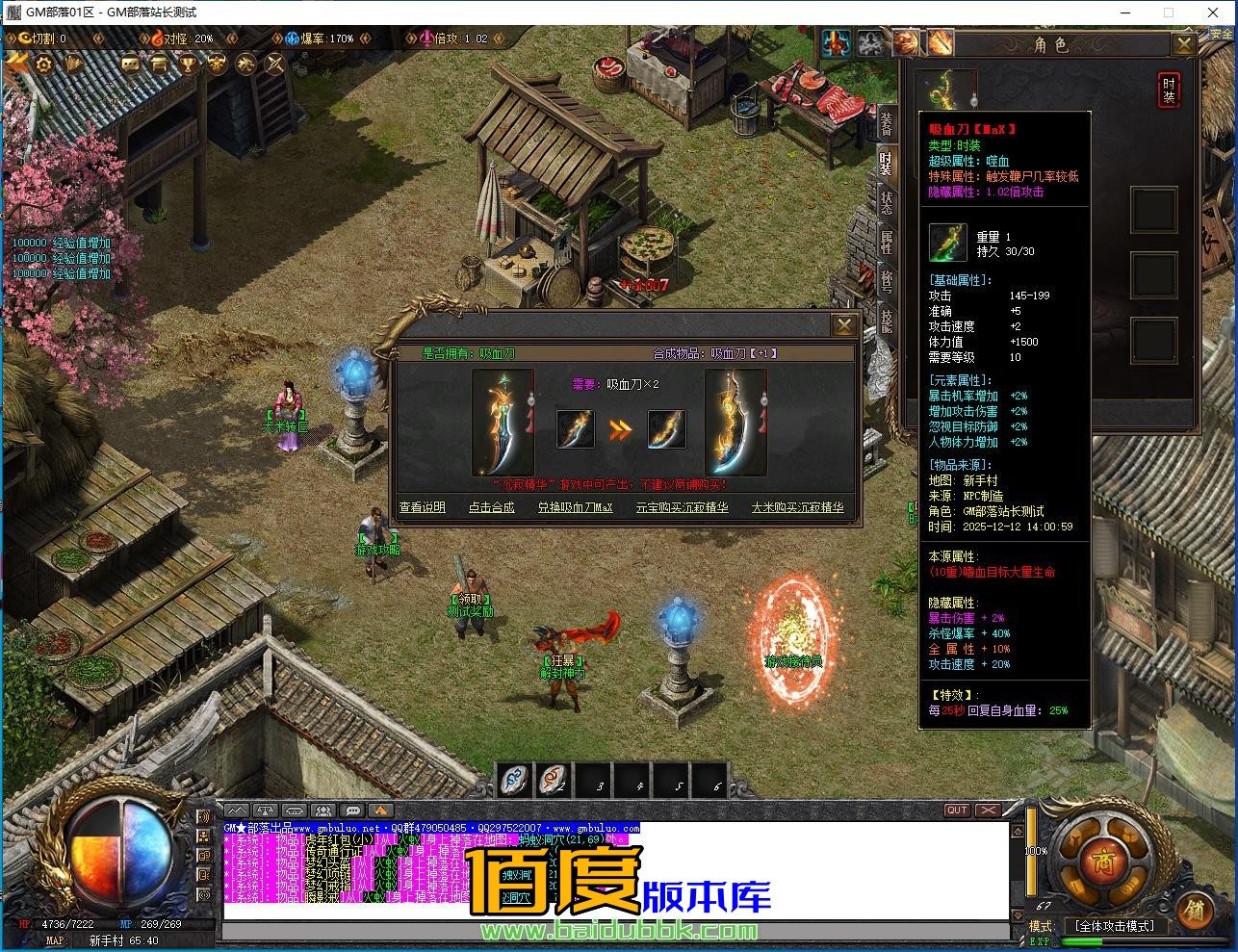Close the blood sword synthesis dialog
This screenshot has width=1238, height=952.
click(x=842, y=325)
